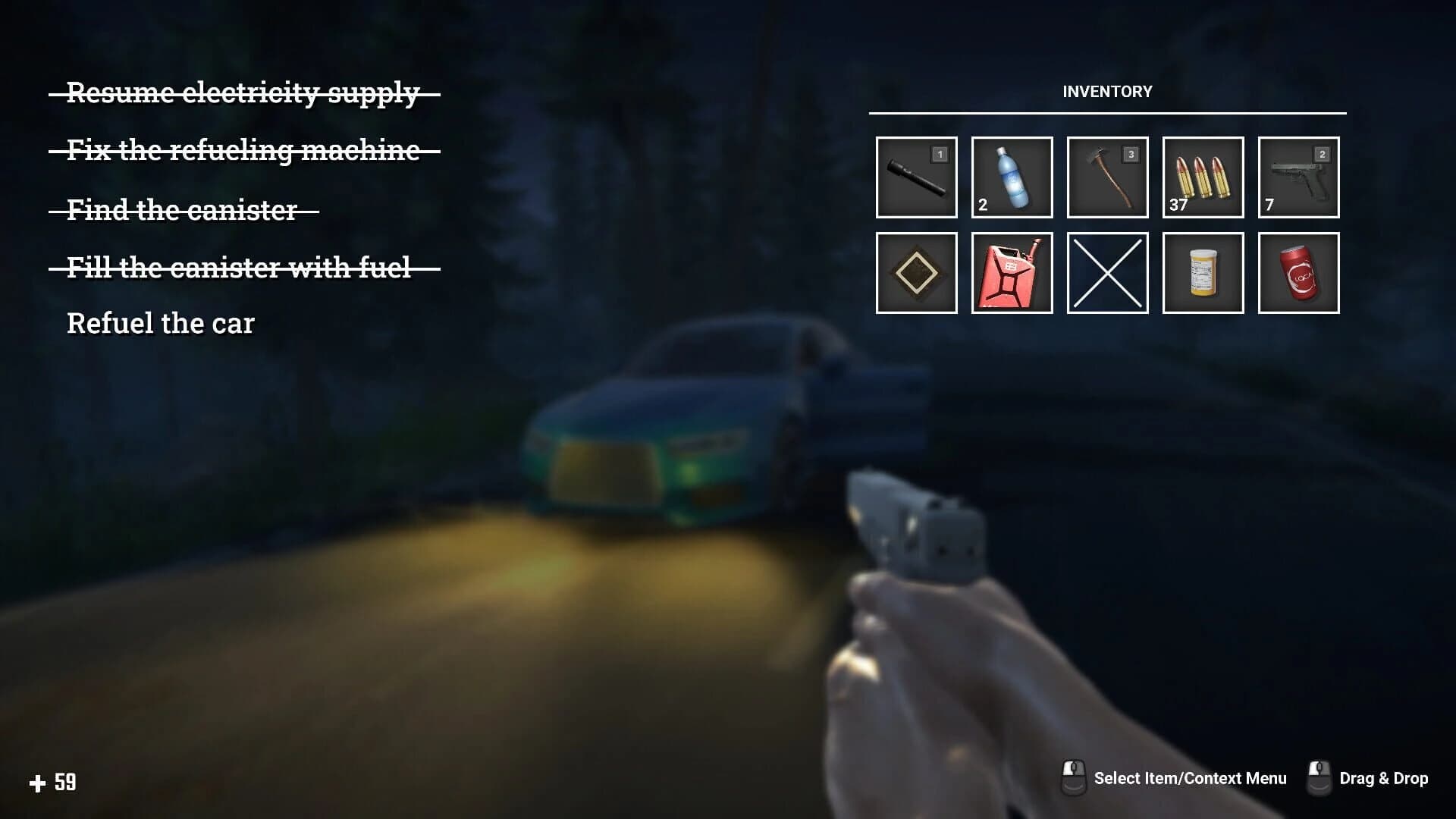Click the Drag & Drop mouse icon

tap(1320, 778)
